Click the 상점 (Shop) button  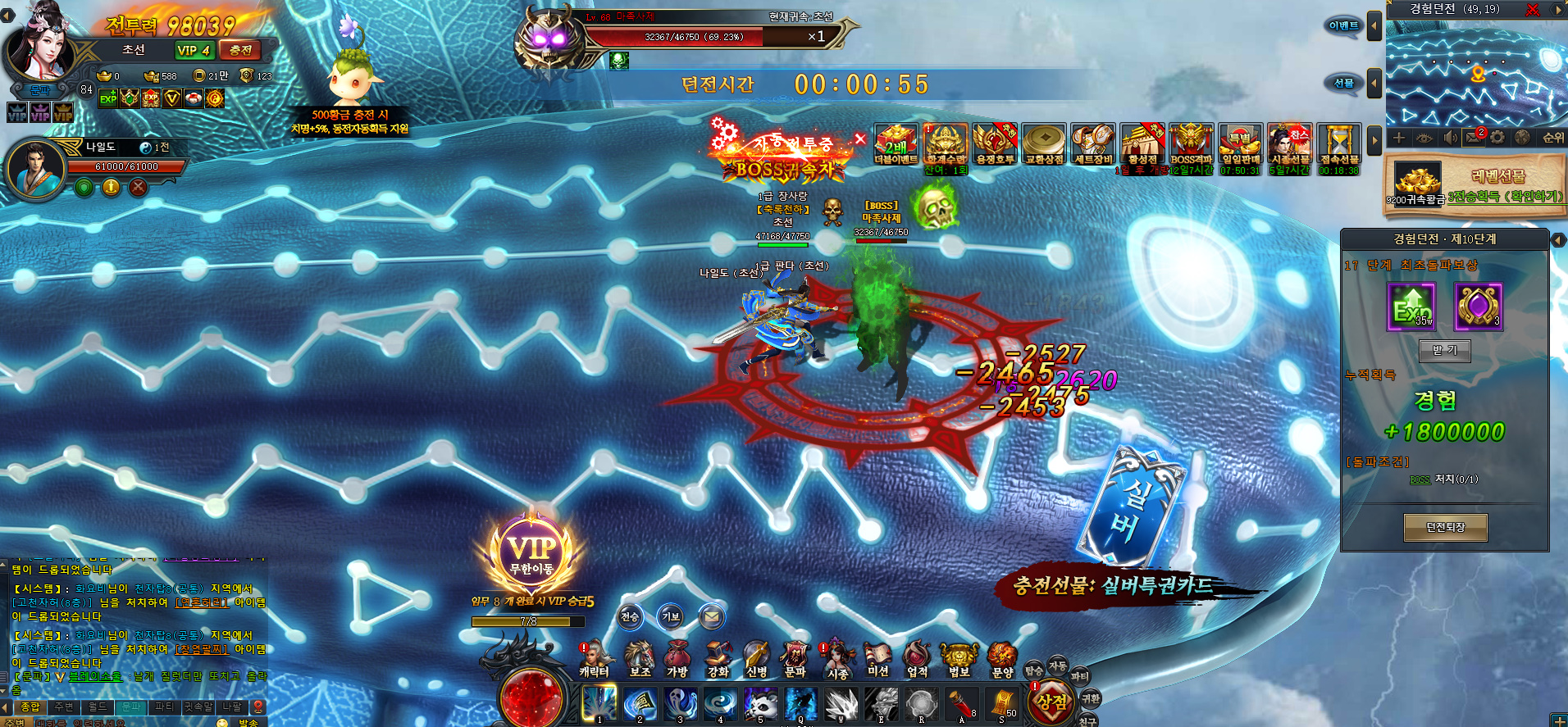[1051, 702]
